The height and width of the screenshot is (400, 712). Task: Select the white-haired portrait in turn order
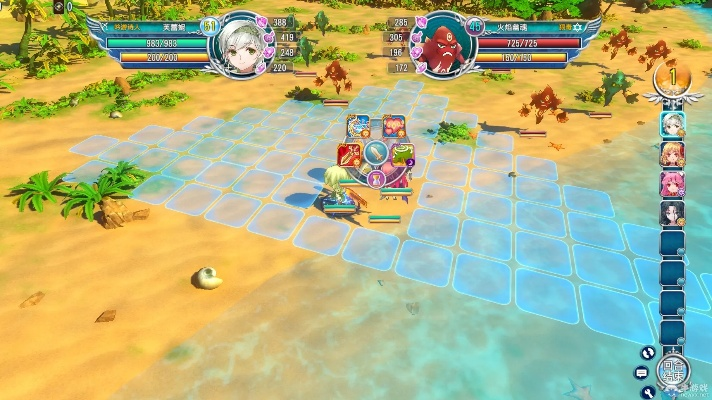(x=672, y=124)
